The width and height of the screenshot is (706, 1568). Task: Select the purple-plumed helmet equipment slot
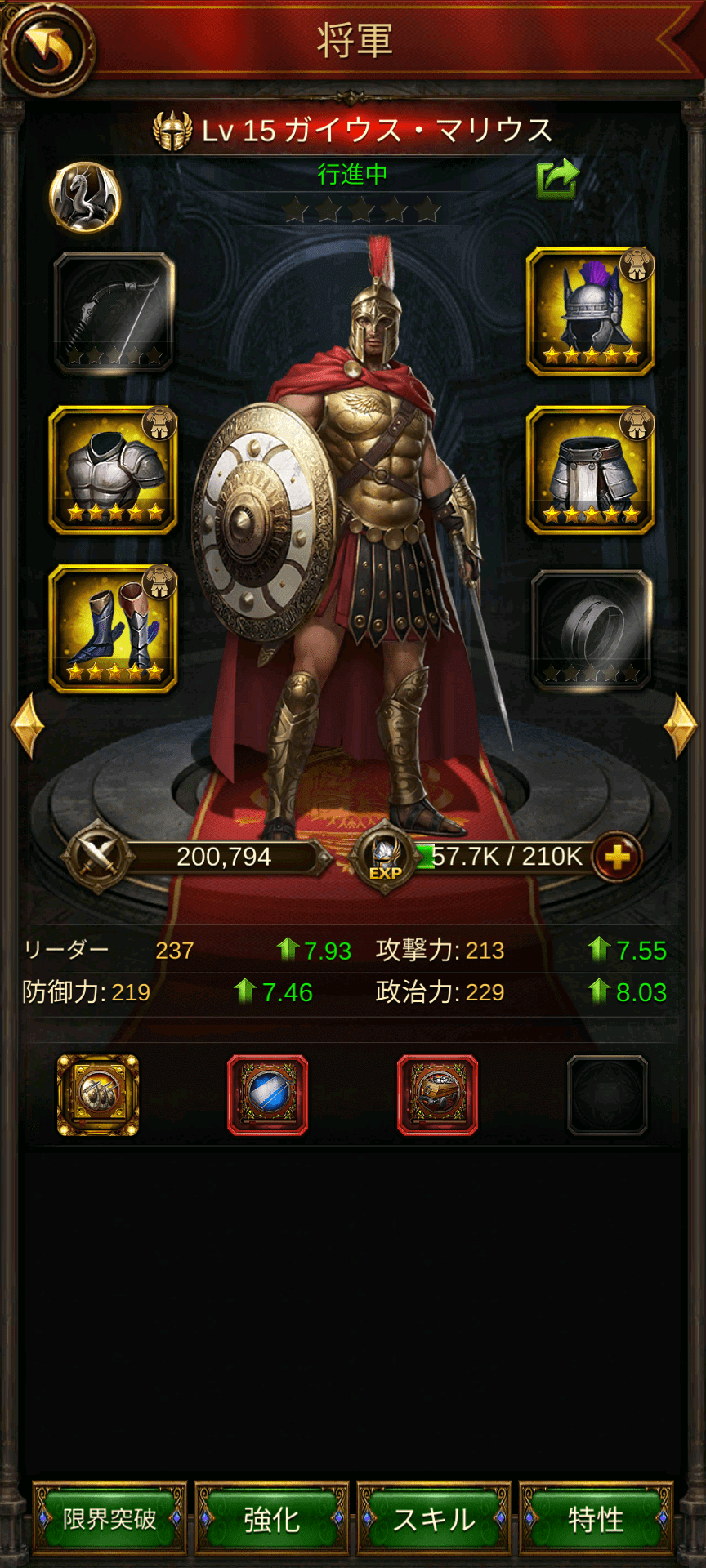[x=591, y=312]
